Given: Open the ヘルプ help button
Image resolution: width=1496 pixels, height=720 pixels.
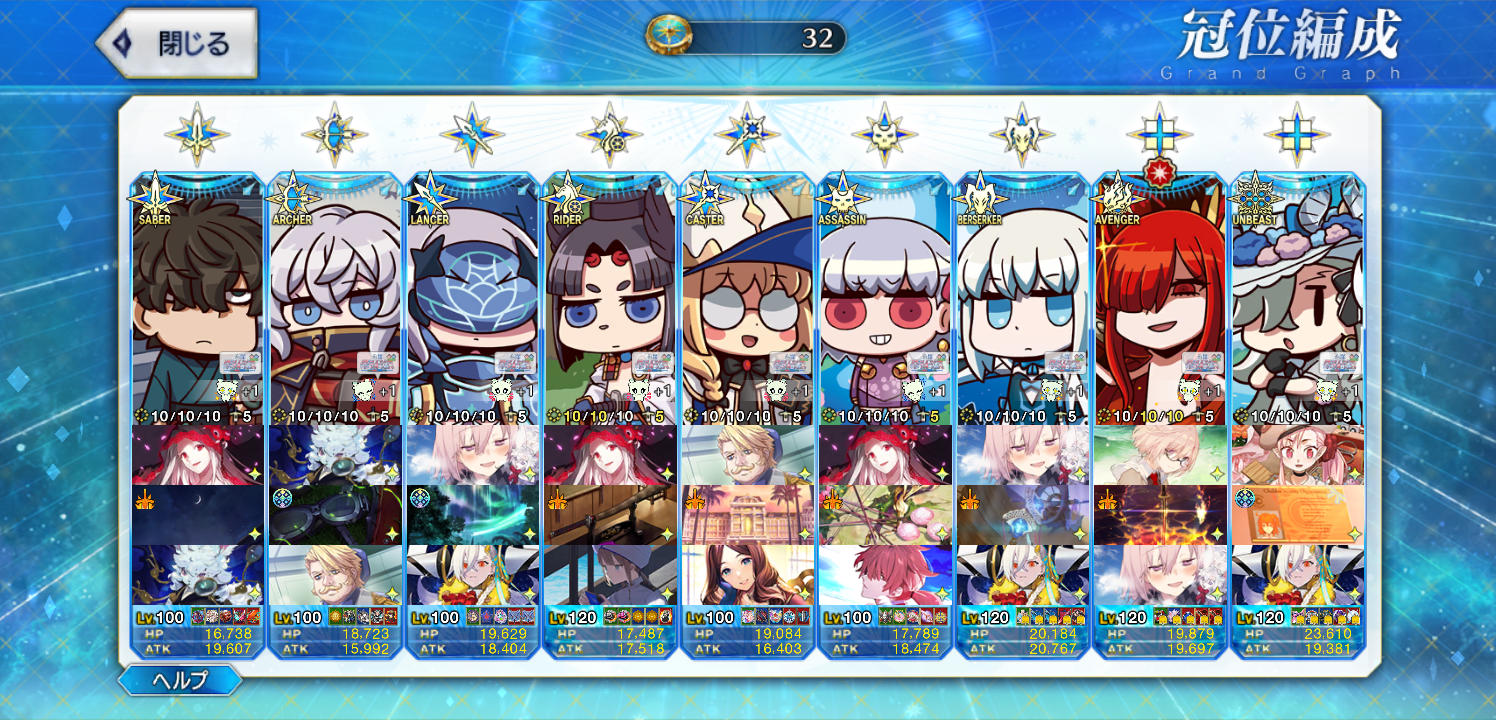Looking at the screenshot, I should [x=180, y=681].
